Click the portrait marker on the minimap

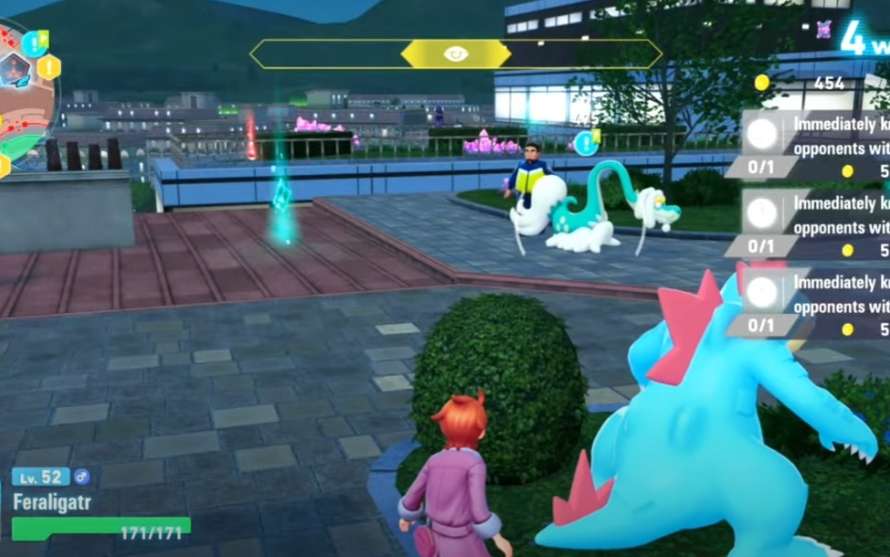point(14,70)
